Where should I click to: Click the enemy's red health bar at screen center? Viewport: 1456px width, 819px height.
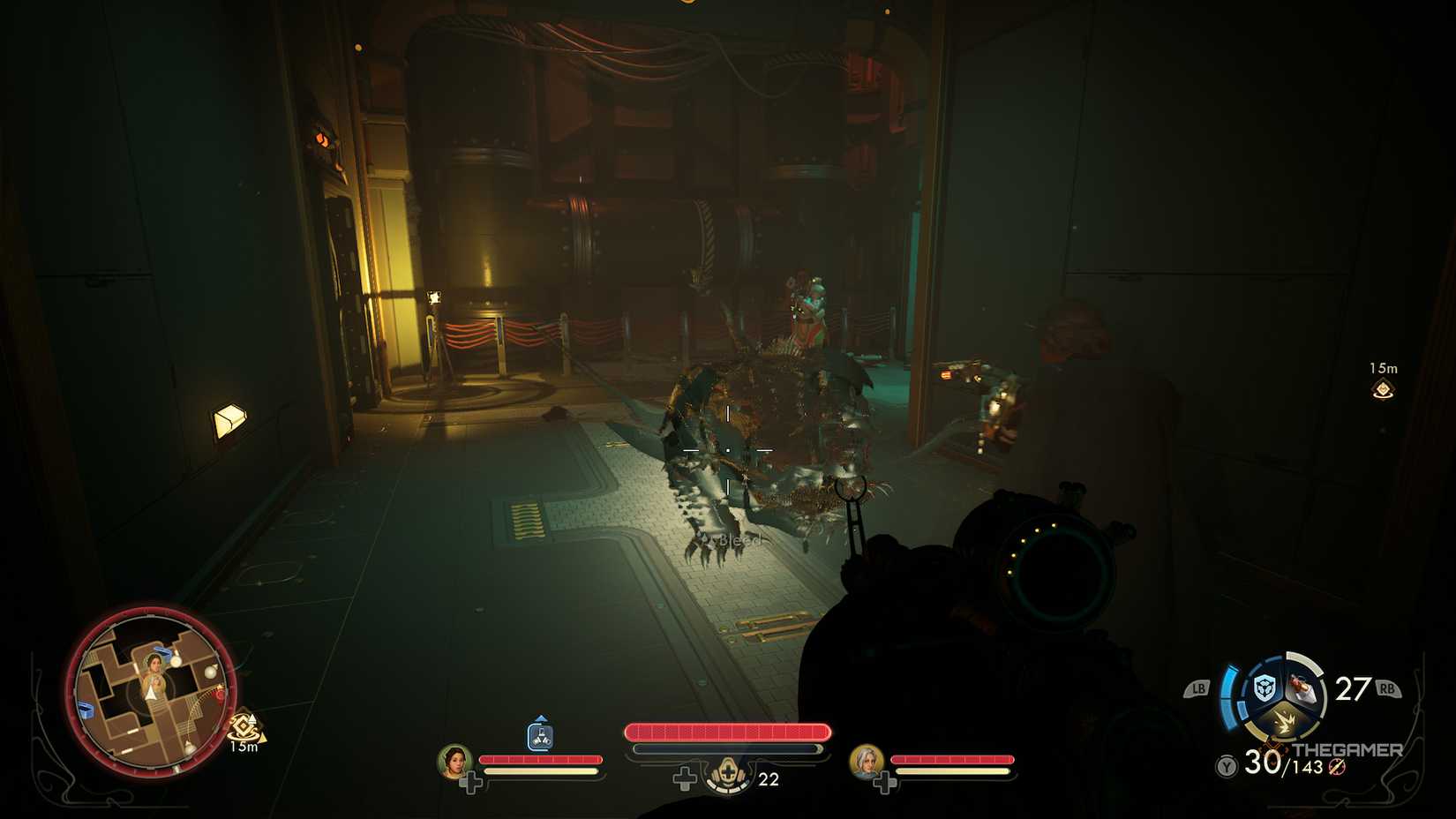point(729,730)
